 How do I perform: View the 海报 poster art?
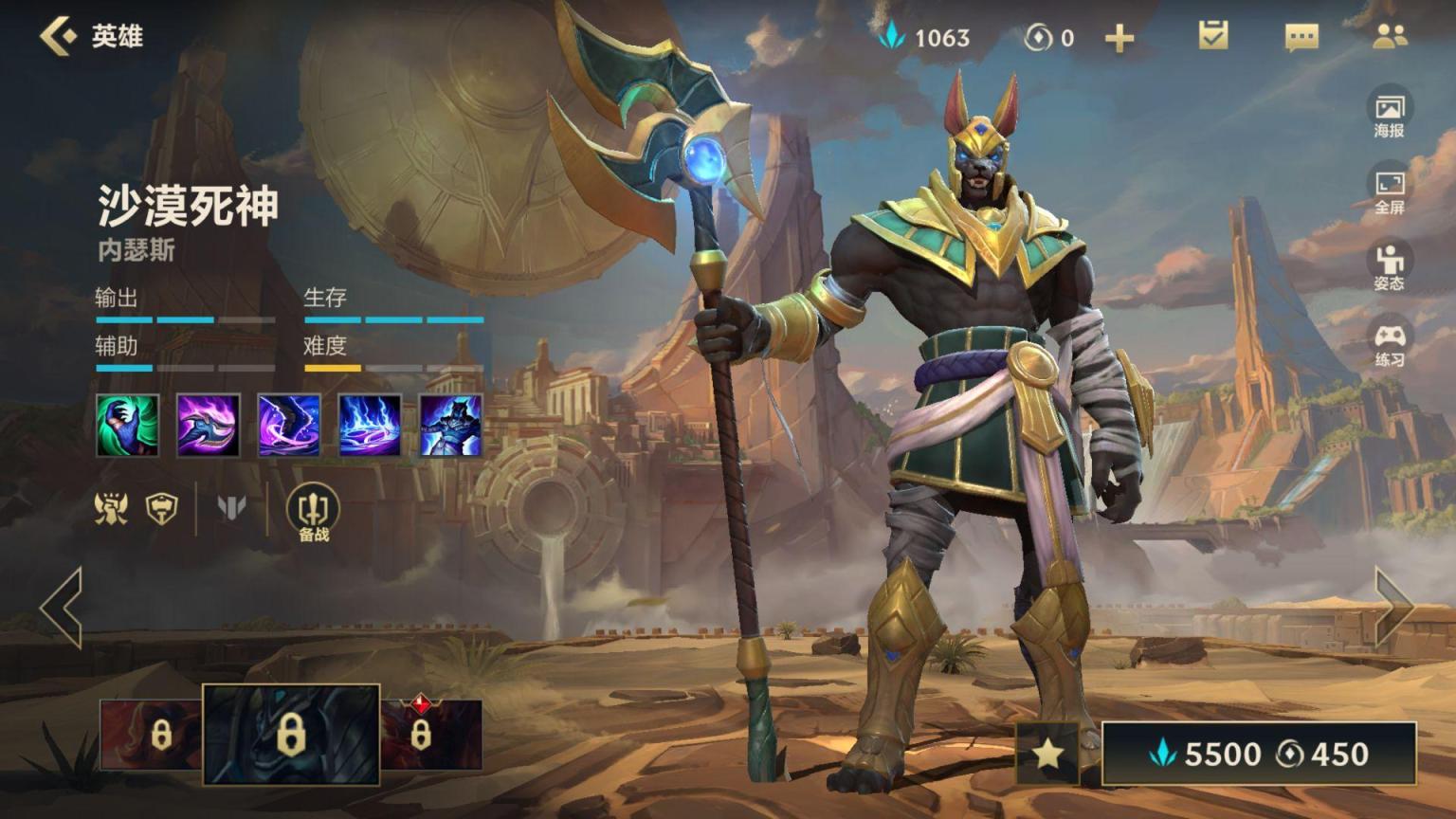coord(1390,114)
